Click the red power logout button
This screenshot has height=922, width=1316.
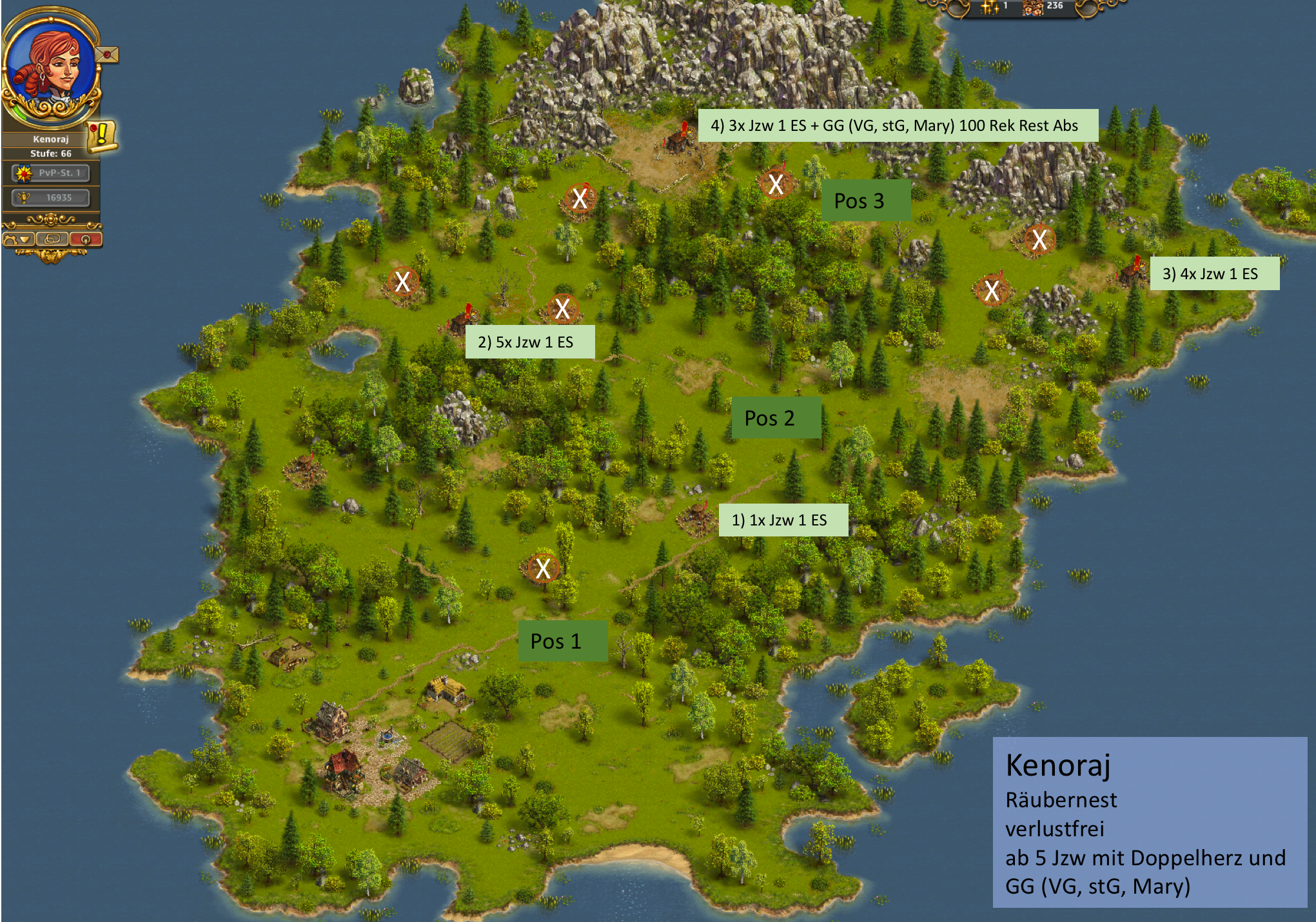coord(86,239)
